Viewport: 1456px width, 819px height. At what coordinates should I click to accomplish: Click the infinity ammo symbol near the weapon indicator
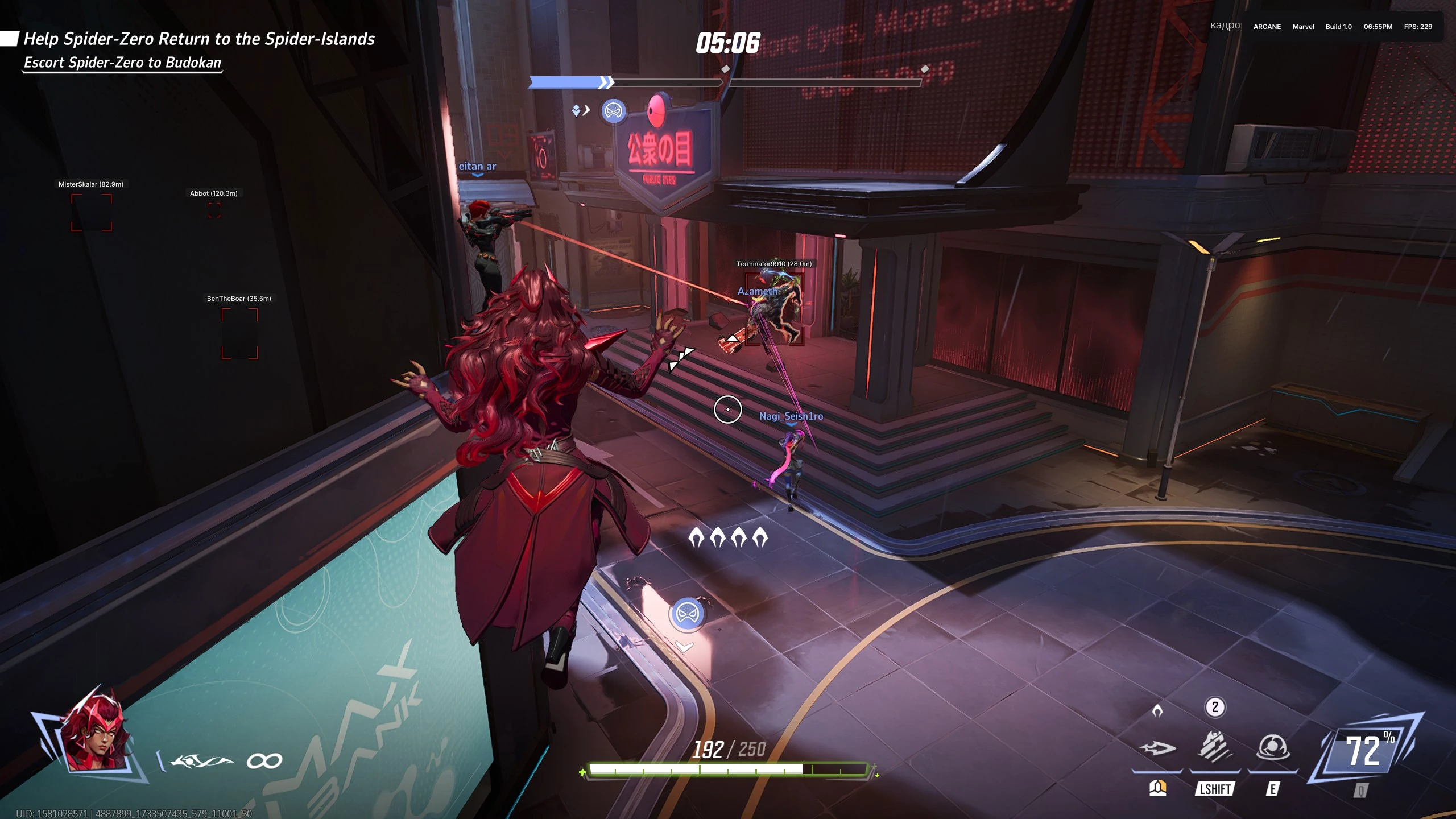(265, 759)
